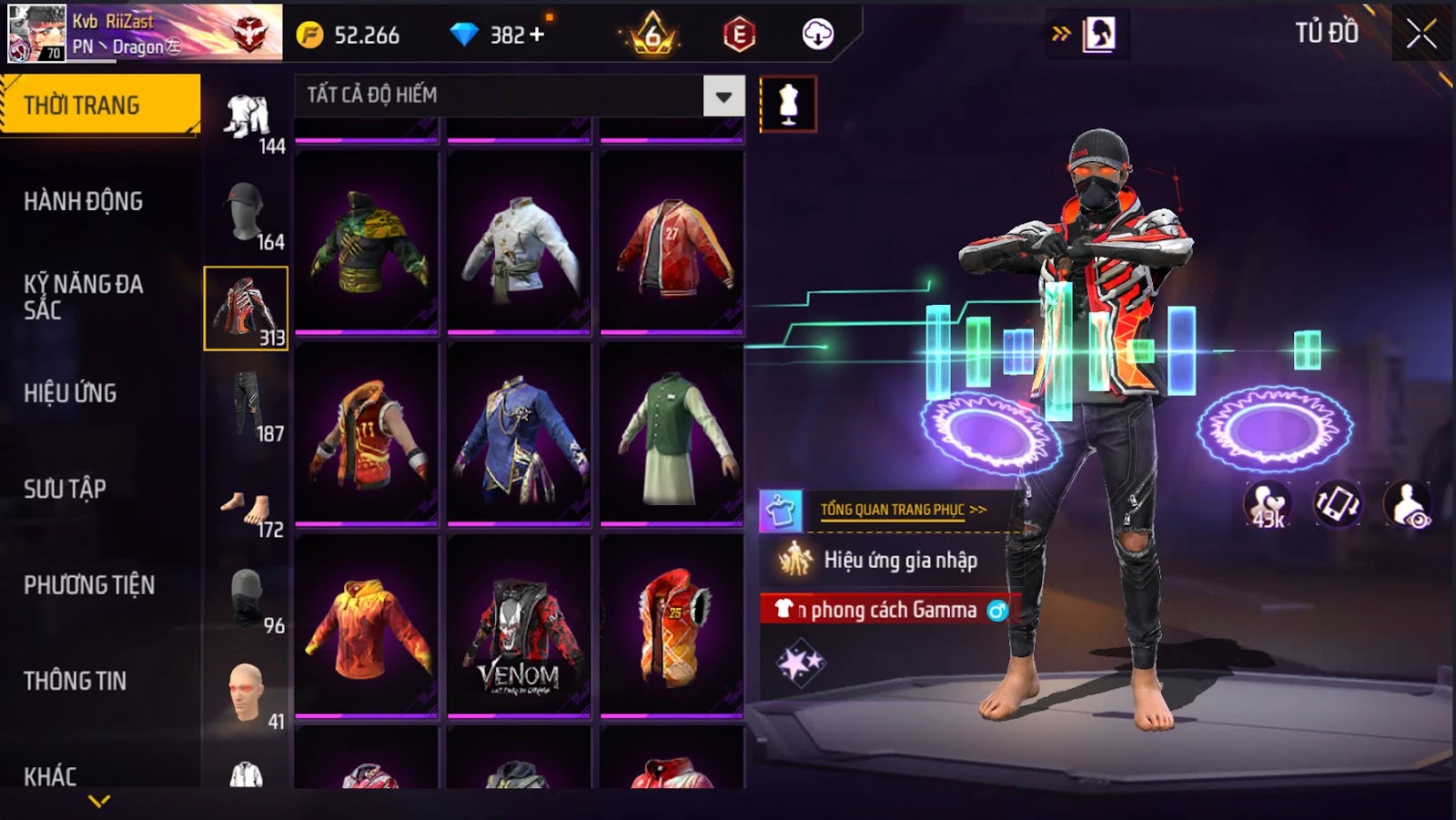This screenshot has width=1456, height=820.
Task: Go to the Hiệu Ứng tab
Action: pos(70,393)
